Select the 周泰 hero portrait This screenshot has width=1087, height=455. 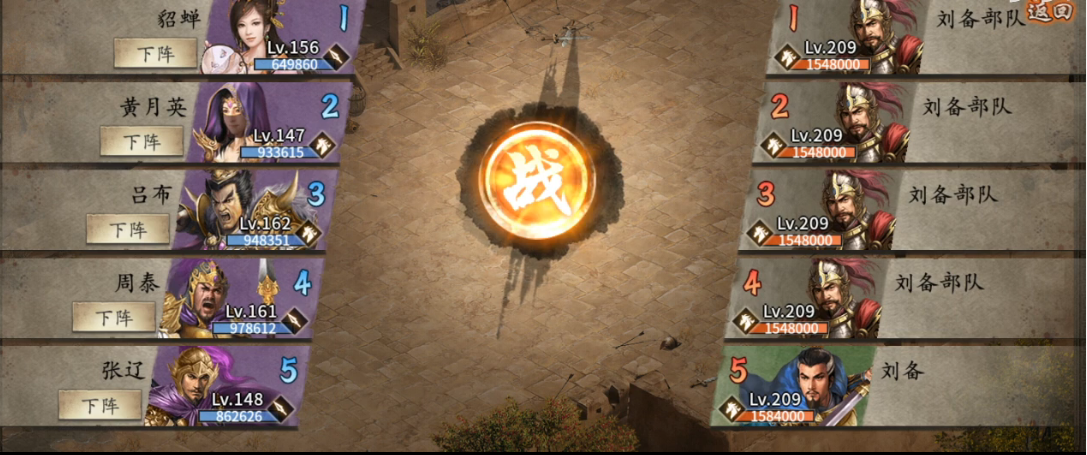click(200, 296)
